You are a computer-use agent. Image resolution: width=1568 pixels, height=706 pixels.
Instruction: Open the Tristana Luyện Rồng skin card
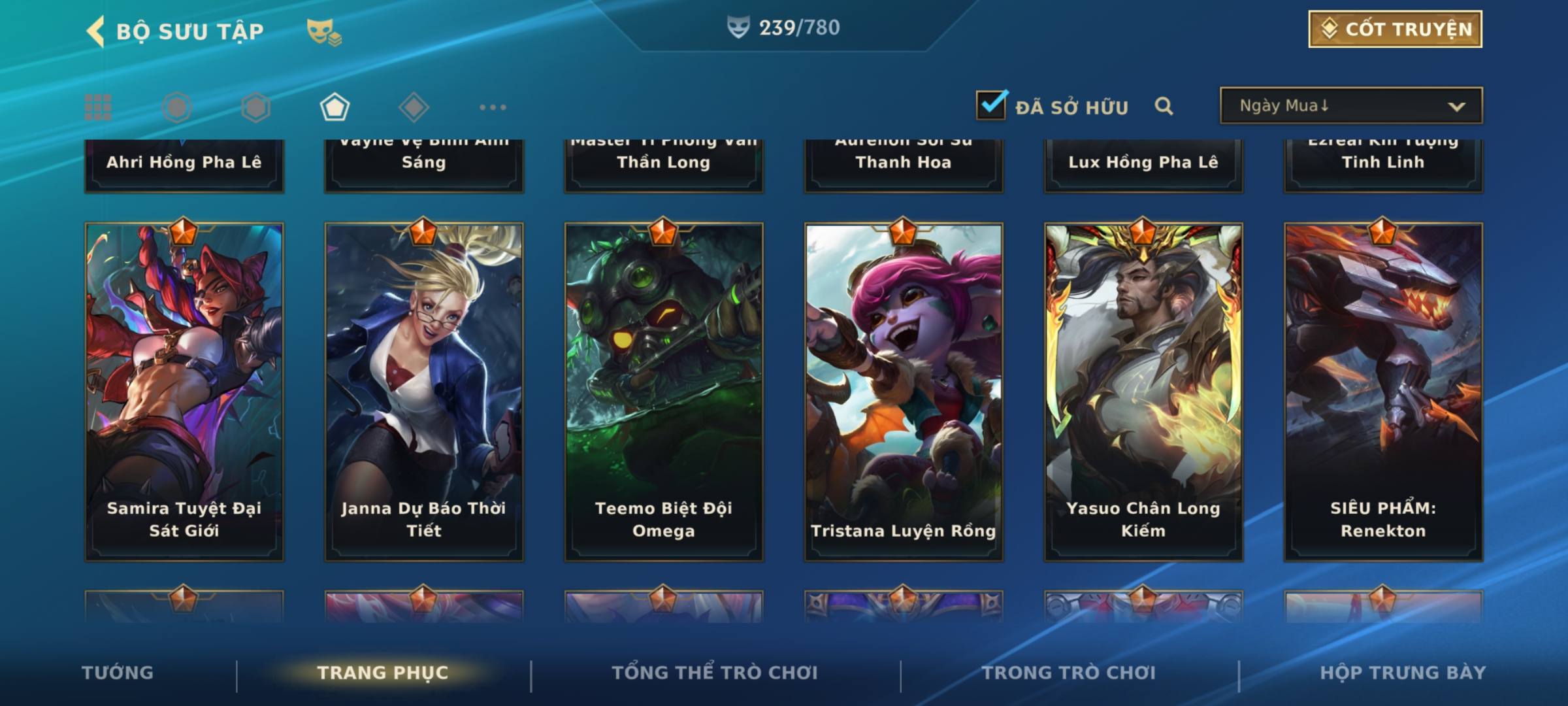904,392
